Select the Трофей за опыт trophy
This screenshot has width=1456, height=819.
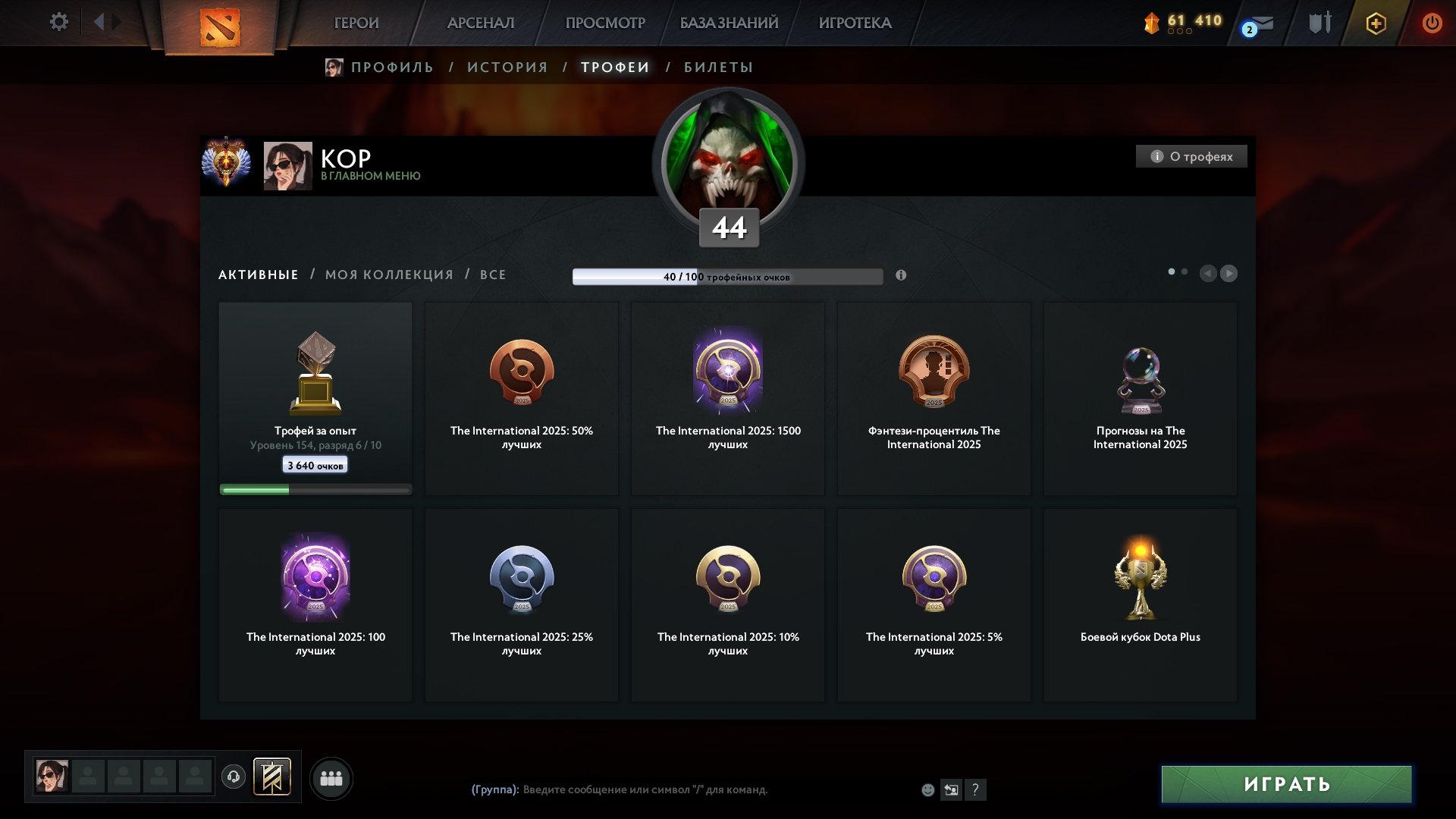click(315, 398)
